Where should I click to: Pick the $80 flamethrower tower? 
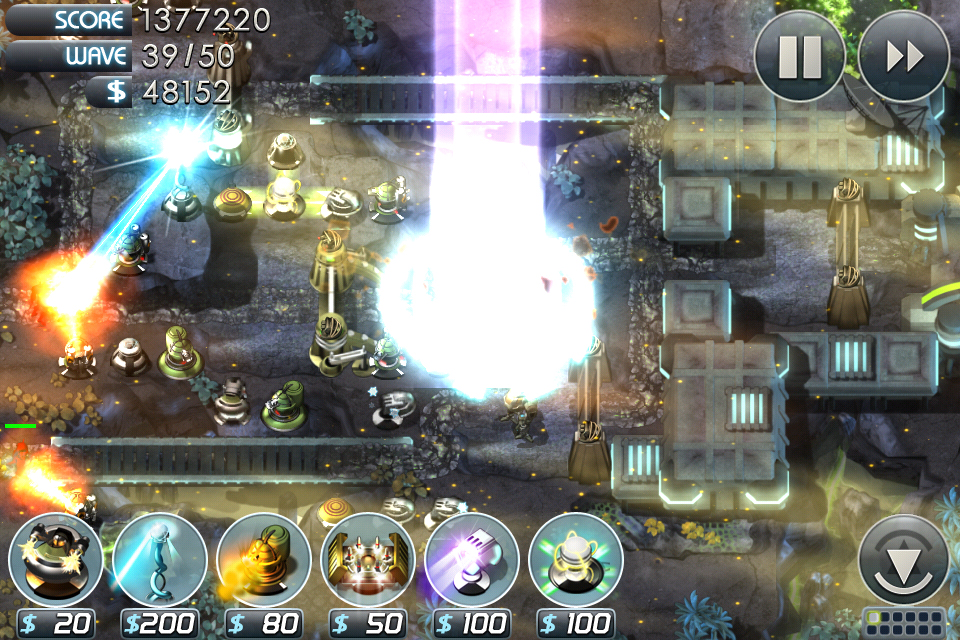point(264,562)
